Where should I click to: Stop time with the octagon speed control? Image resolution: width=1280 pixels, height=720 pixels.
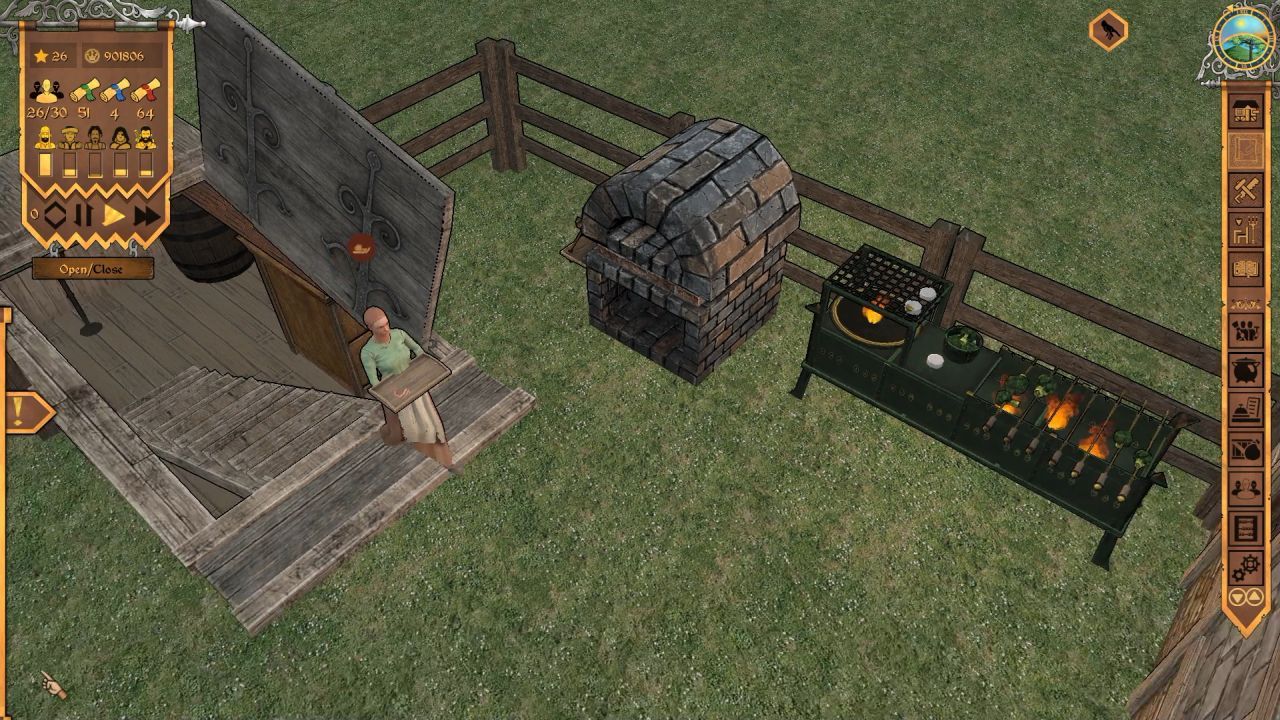(x=54, y=214)
